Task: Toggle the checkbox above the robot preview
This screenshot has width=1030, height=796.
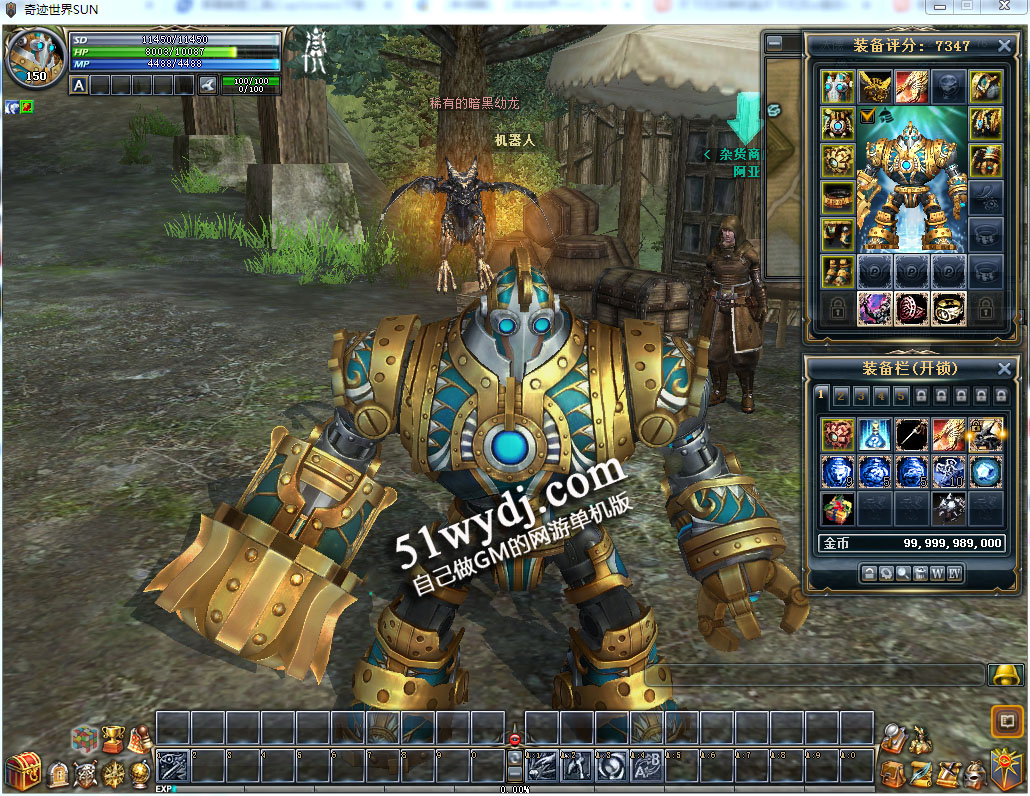Action: pyautogui.click(x=867, y=118)
